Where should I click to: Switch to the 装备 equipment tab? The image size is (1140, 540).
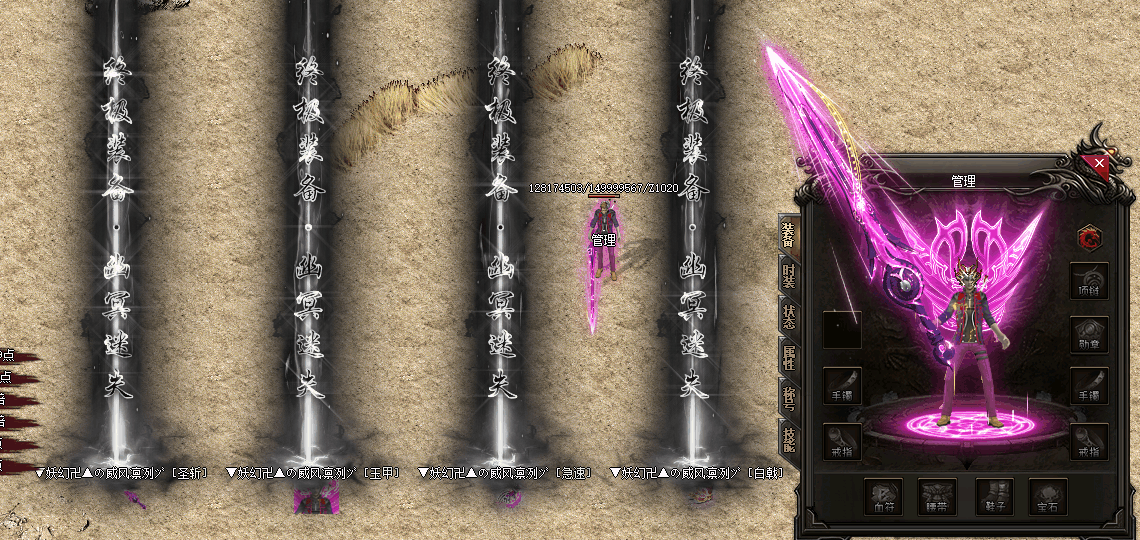point(788,234)
